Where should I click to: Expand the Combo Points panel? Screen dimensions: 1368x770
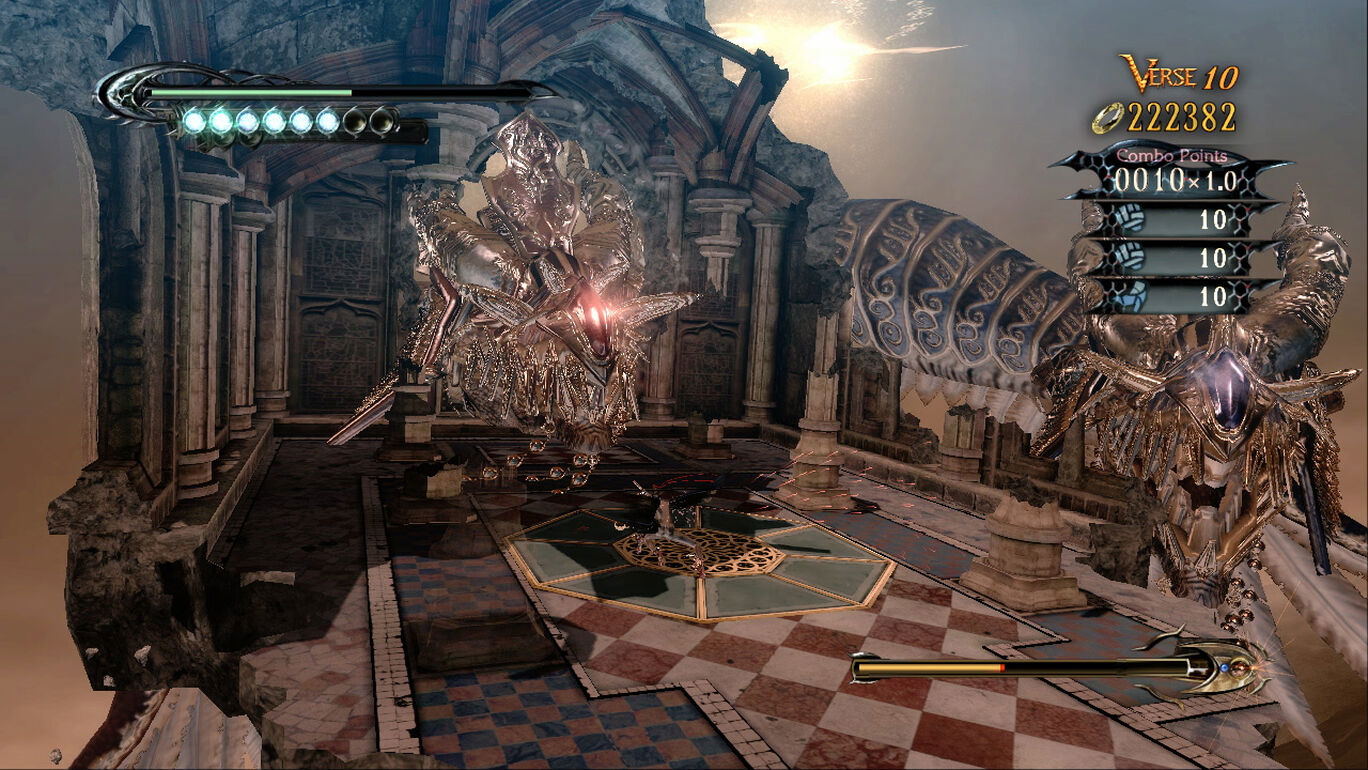point(1173,155)
